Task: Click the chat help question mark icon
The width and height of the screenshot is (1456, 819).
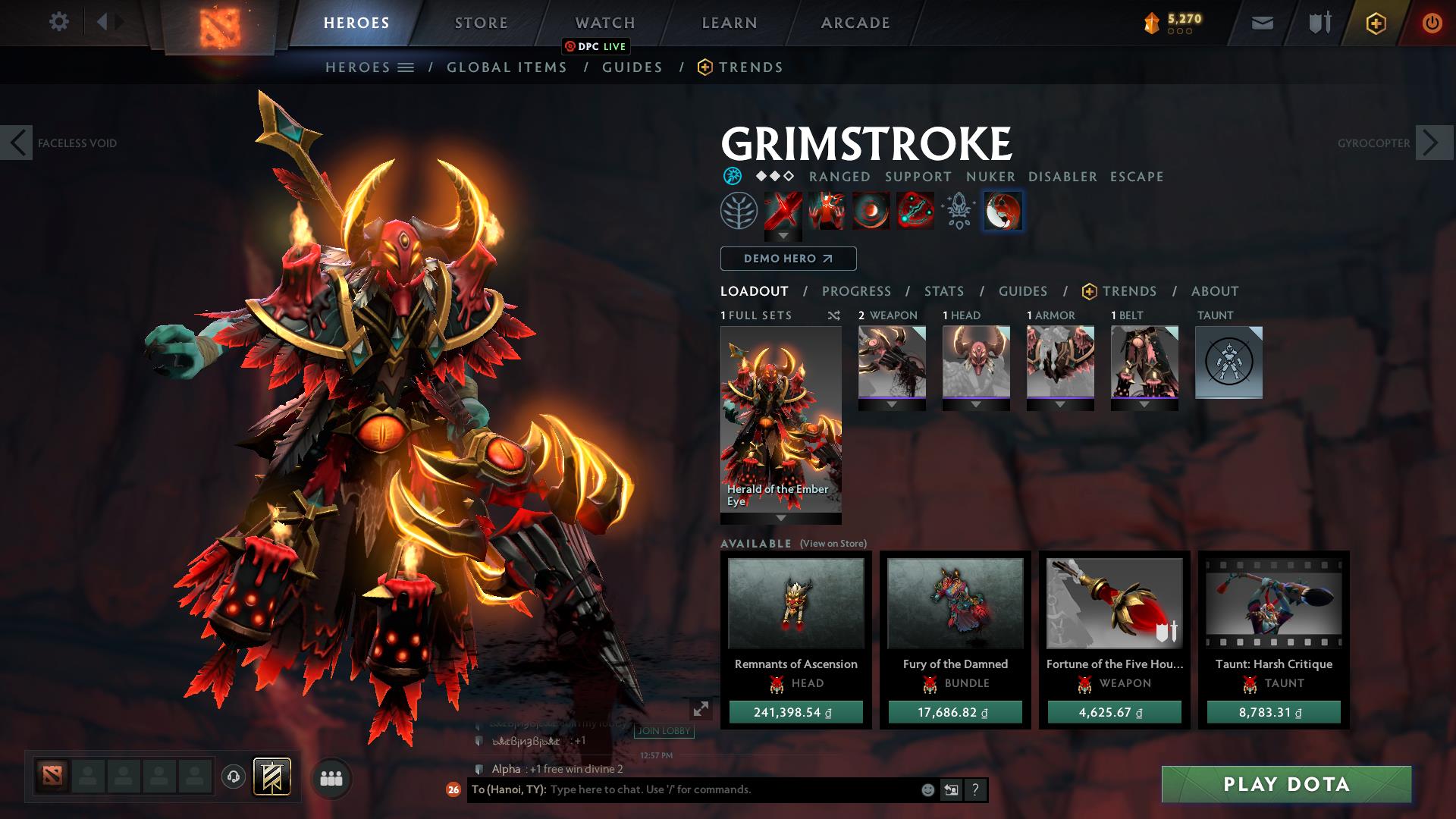Action: click(x=975, y=789)
